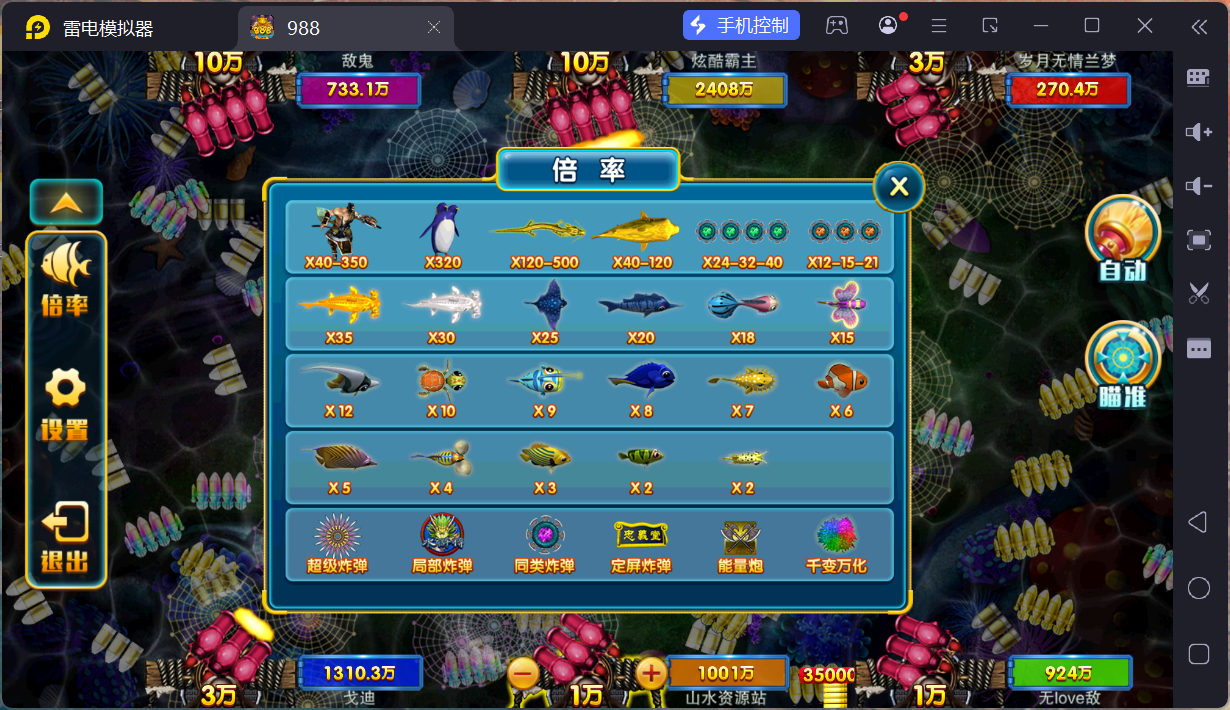Screen dimensions: 1230x710
Task: Open the 倍率 fish multiplier menu
Action: coord(65,278)
